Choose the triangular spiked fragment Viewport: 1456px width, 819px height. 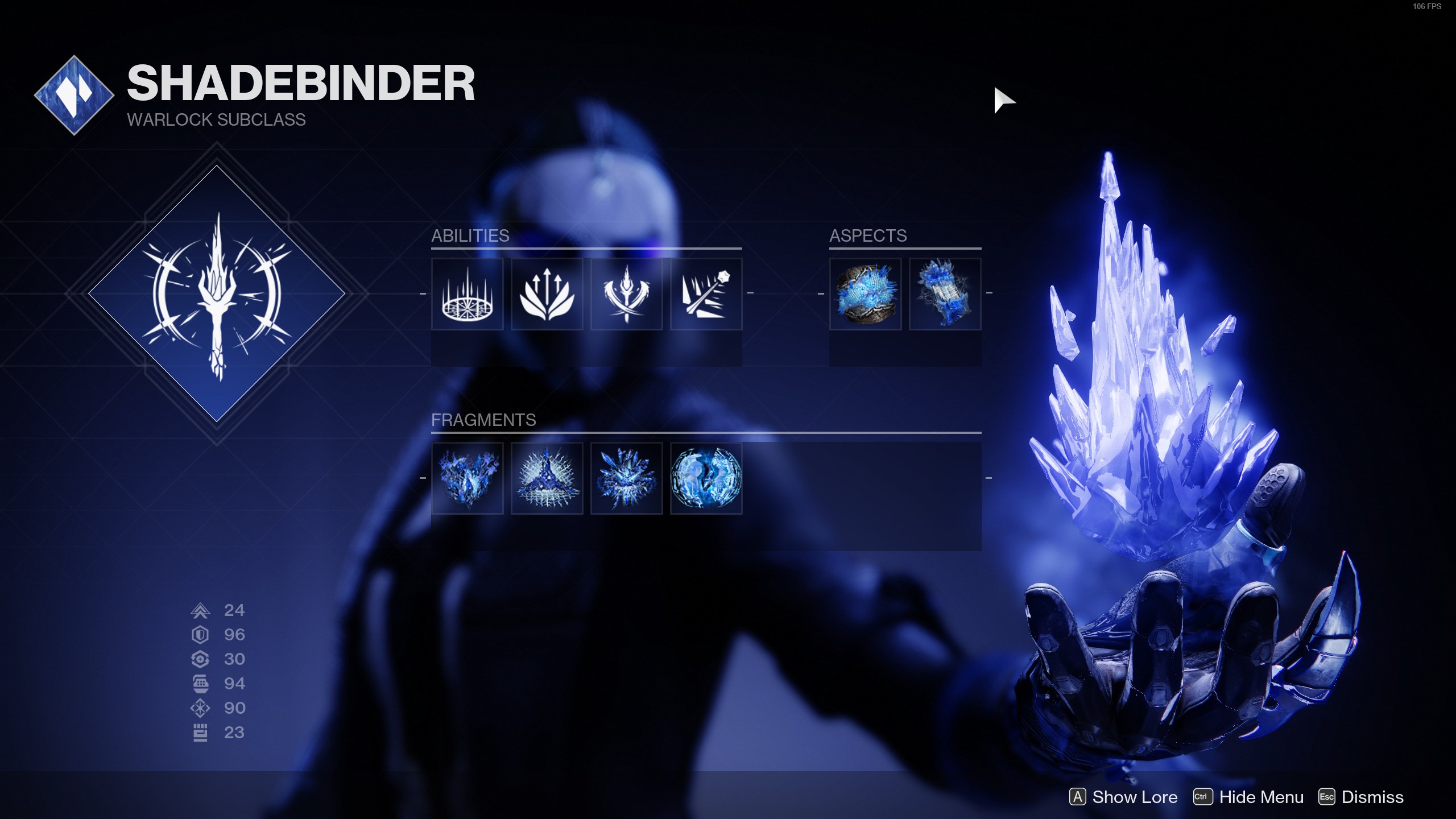click(x=547, y=478)
